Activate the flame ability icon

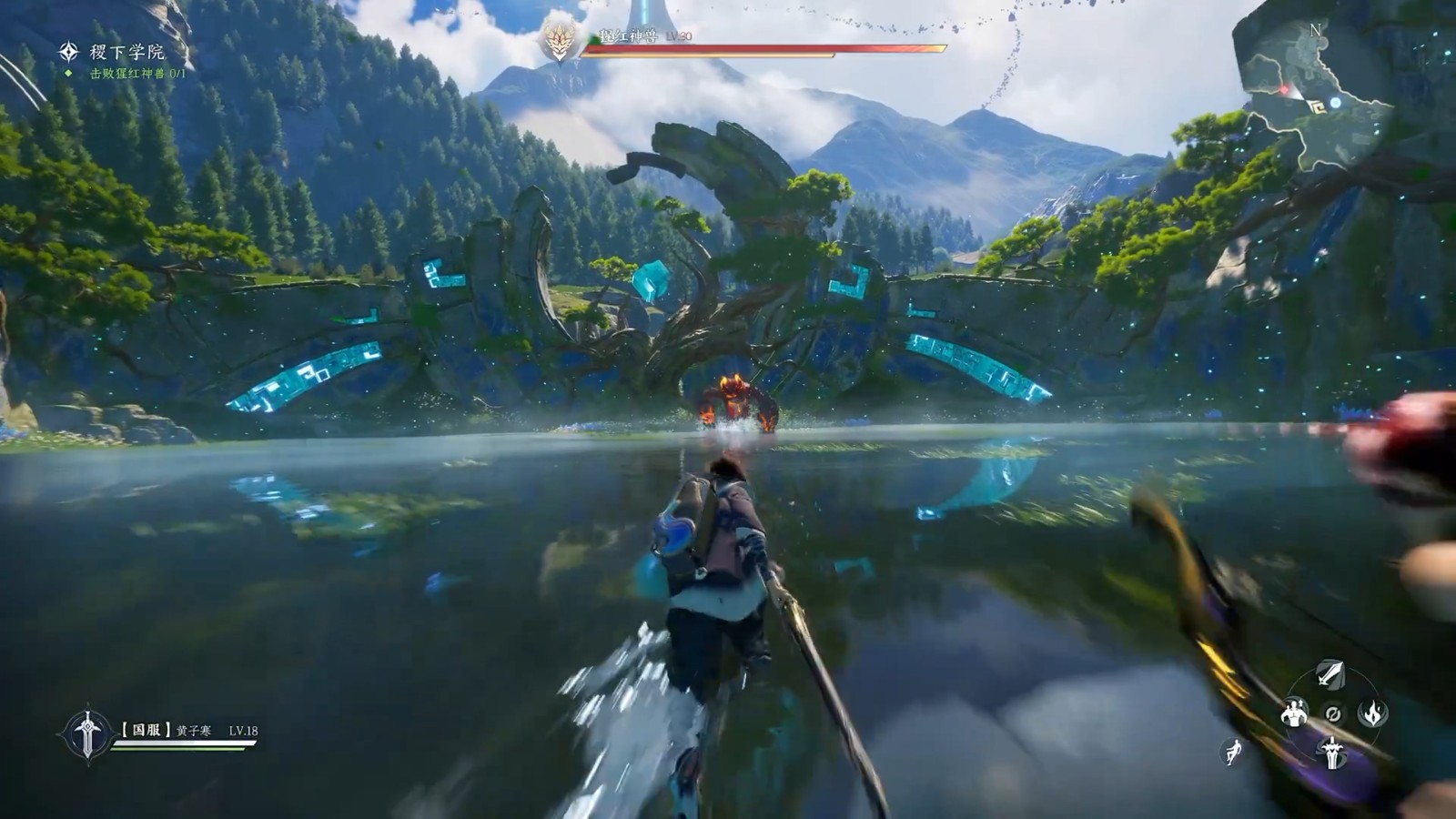click(x=1373, y=713)
